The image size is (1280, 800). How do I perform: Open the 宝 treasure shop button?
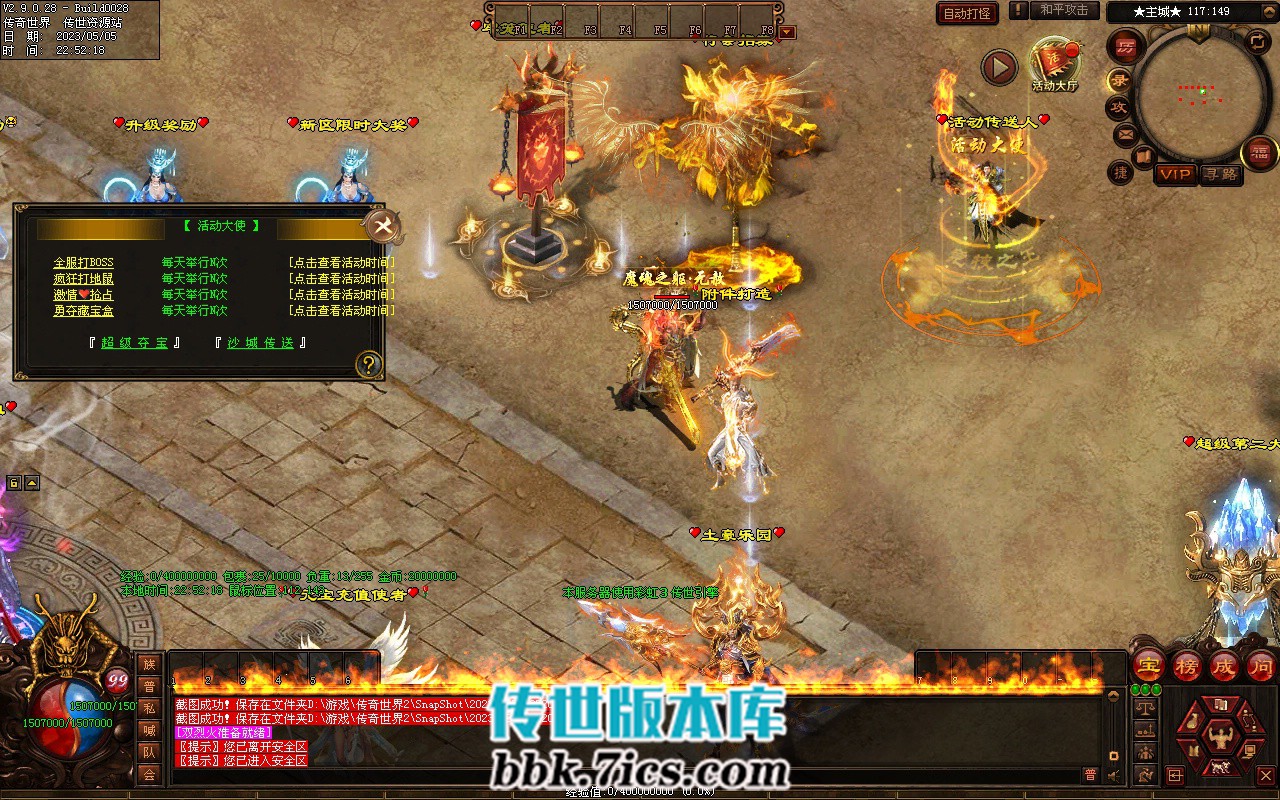[1149, 666]
